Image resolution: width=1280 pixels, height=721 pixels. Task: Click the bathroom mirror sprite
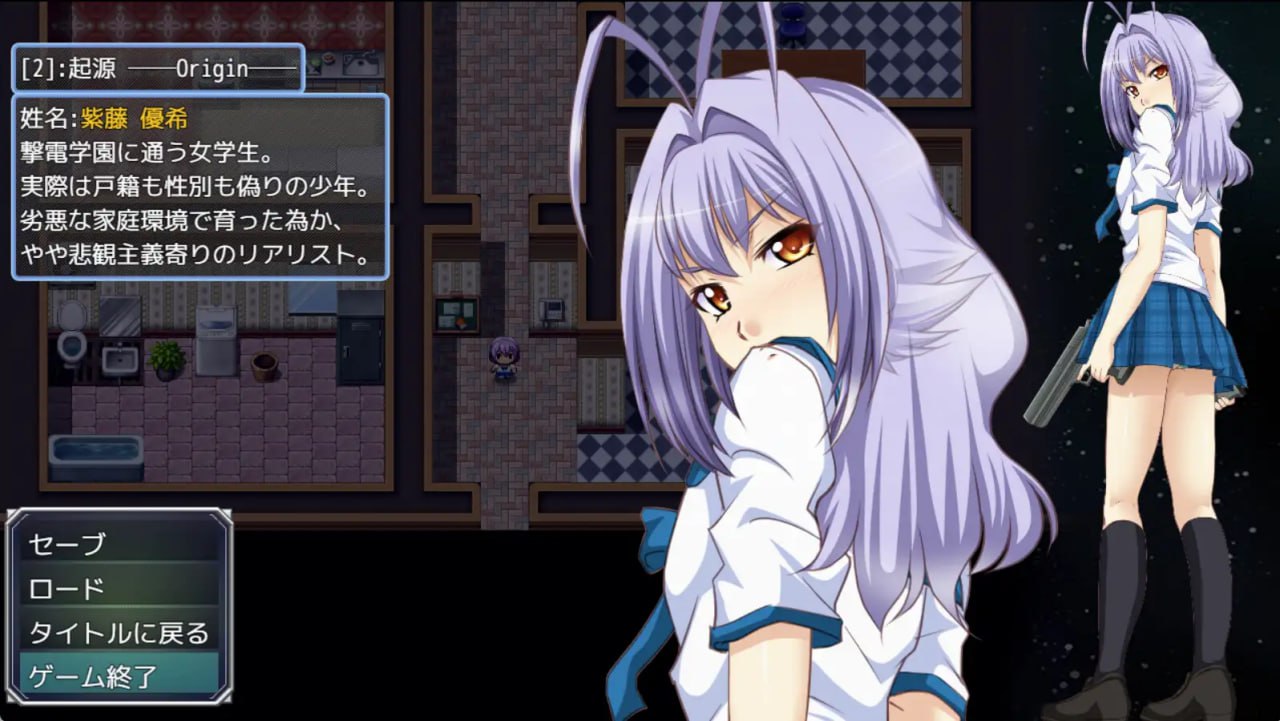[119, 314]
